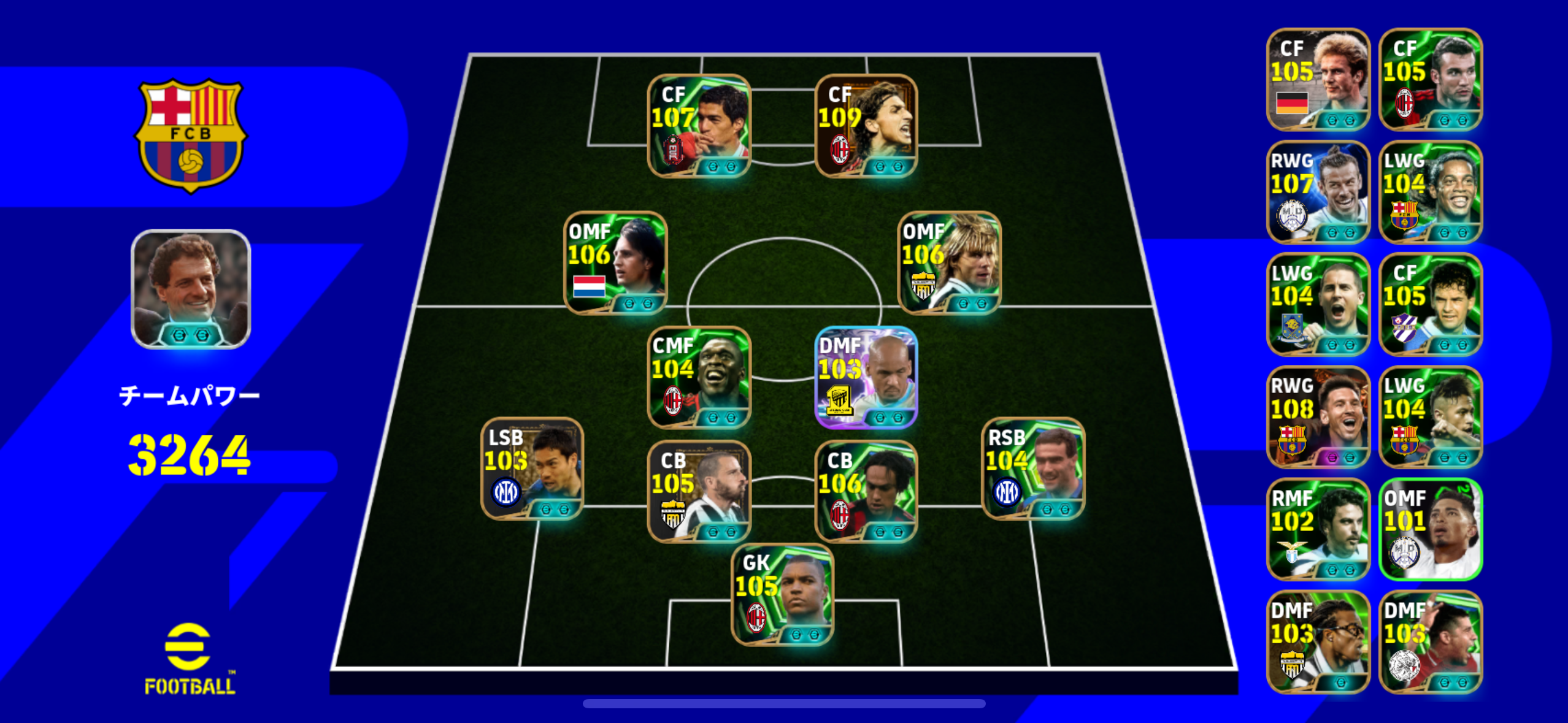Choose the CF 107 forward card
This screenshot has height=723, width=1568.
point(699,126)
